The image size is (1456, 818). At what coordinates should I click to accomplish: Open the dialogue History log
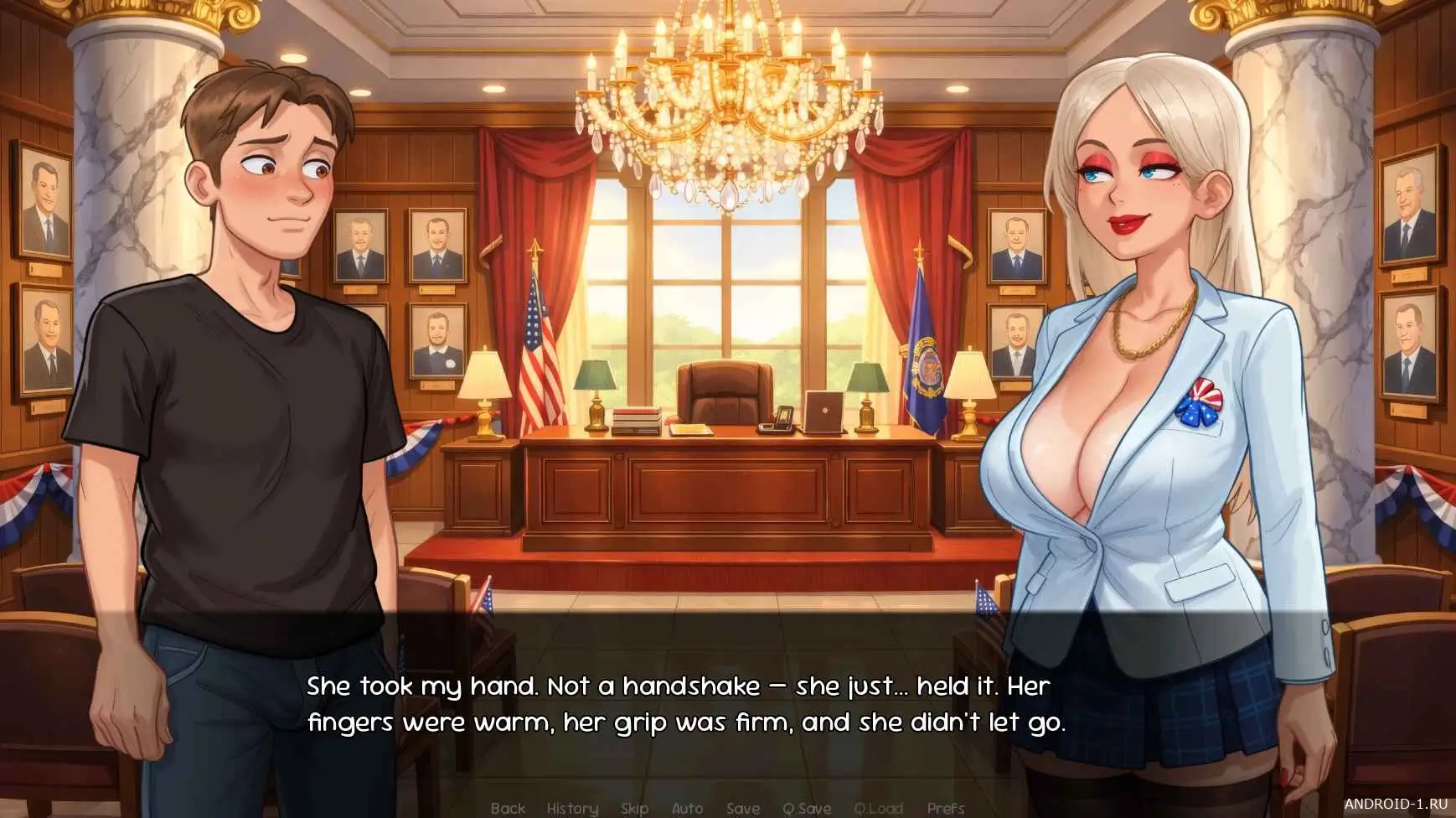(572, 808)
